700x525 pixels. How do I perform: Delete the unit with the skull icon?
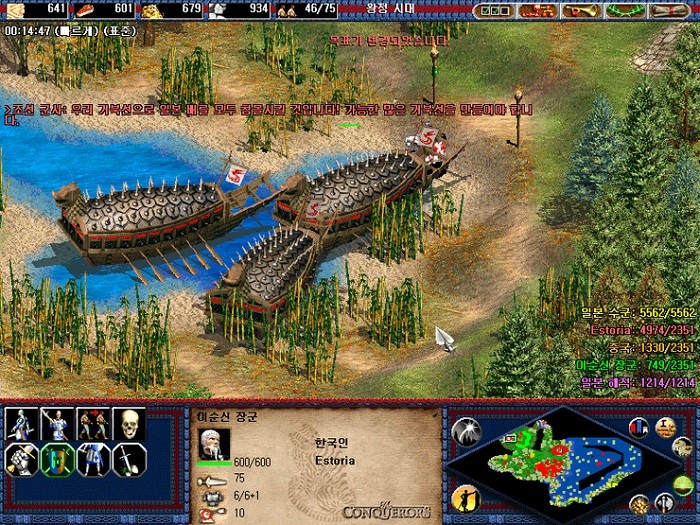coord(129,424)
